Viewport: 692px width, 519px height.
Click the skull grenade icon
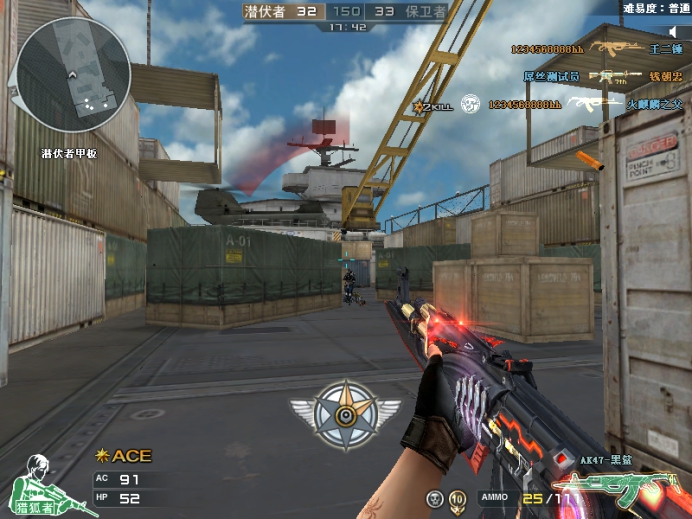435,498
